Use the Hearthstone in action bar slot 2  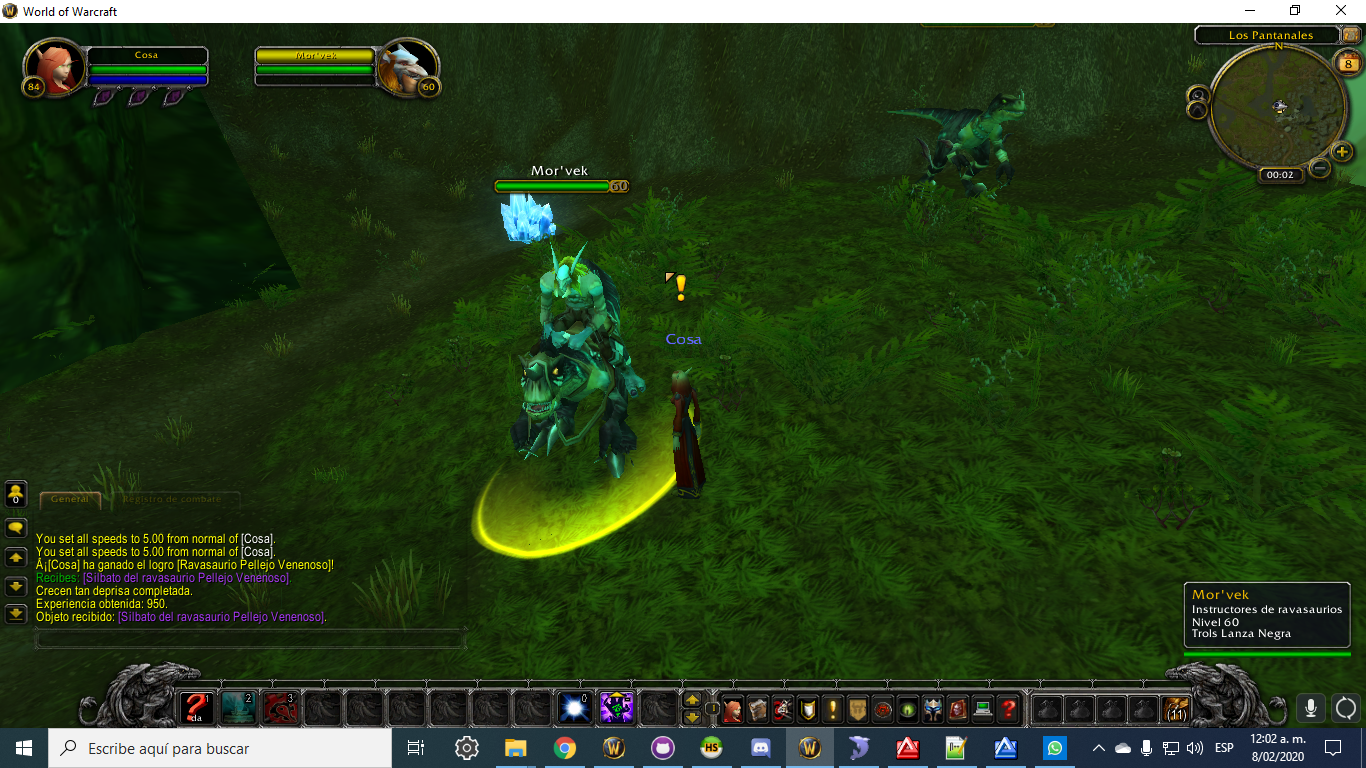(238, 708)
